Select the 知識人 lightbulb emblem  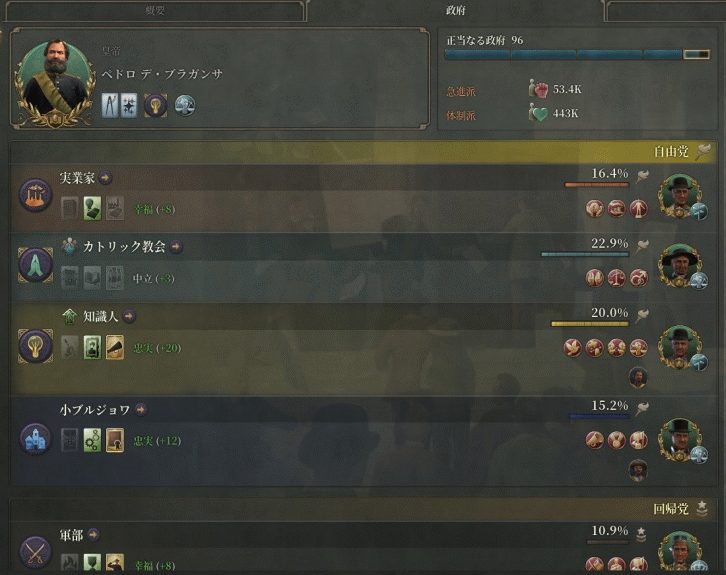[x=36, y=345]
